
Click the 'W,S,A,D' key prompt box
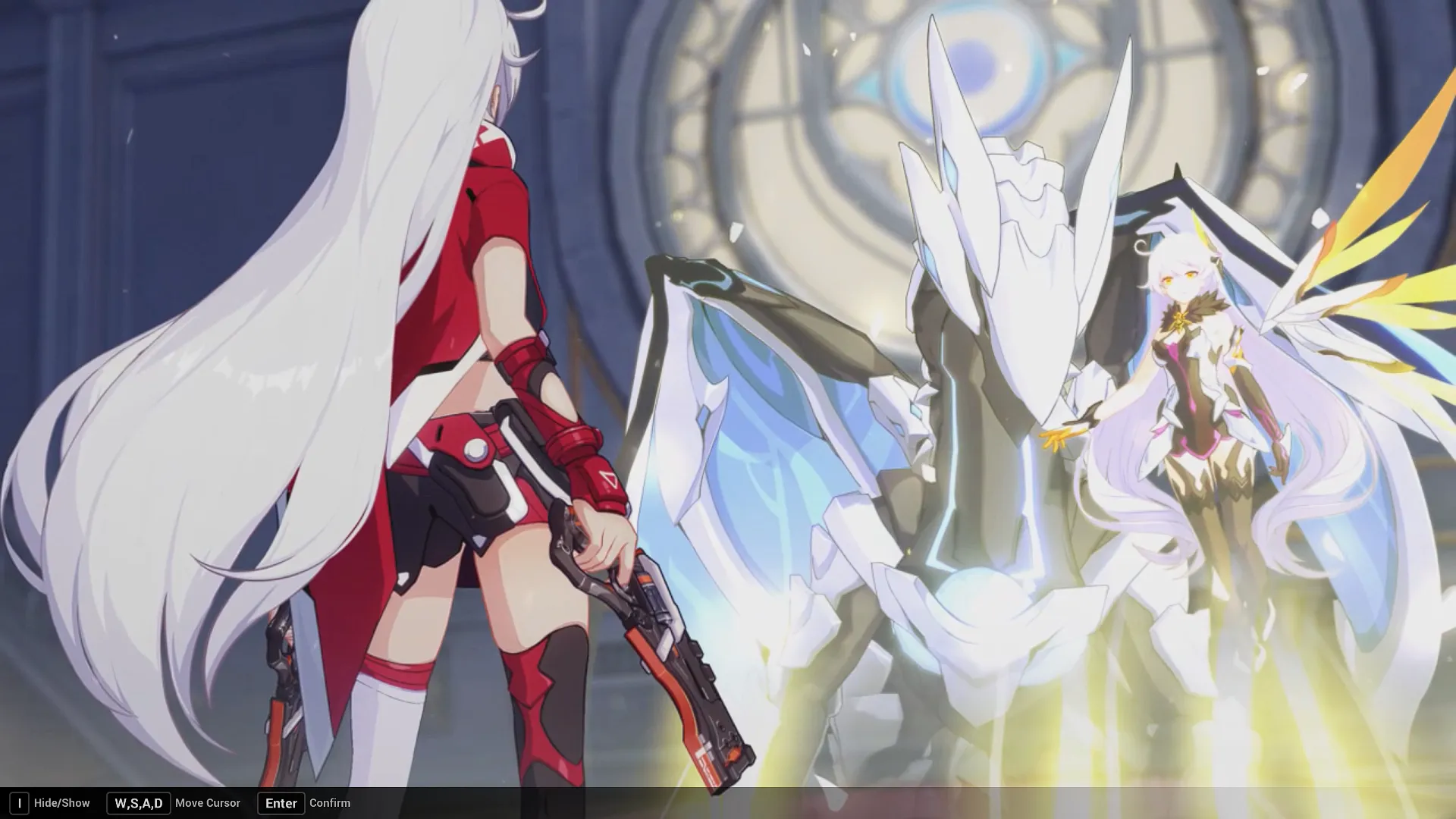pyautogui.click(x=138, y=802)
